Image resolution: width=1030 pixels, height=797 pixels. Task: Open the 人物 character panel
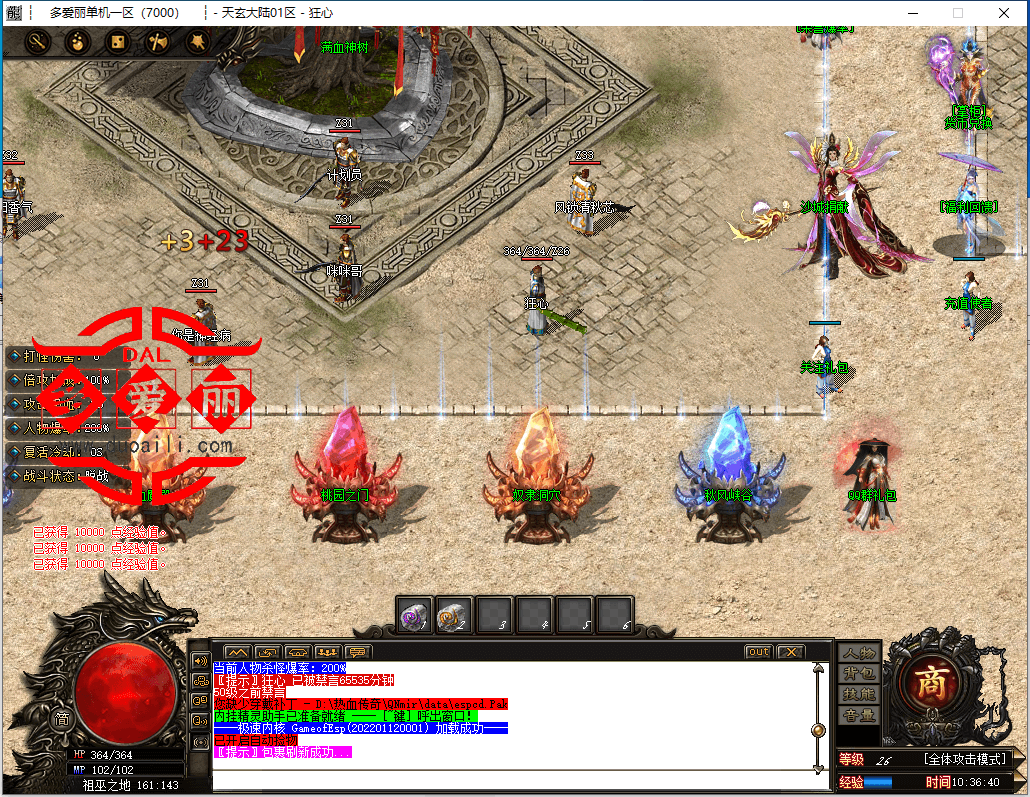click(x=859, y=653)
